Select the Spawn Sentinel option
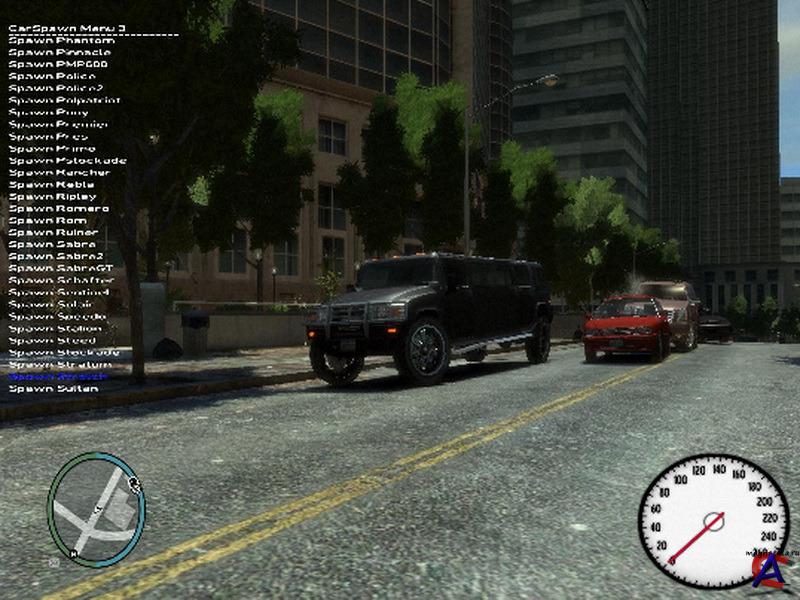Screen dimensions: 800x600 tap(59, 292)
